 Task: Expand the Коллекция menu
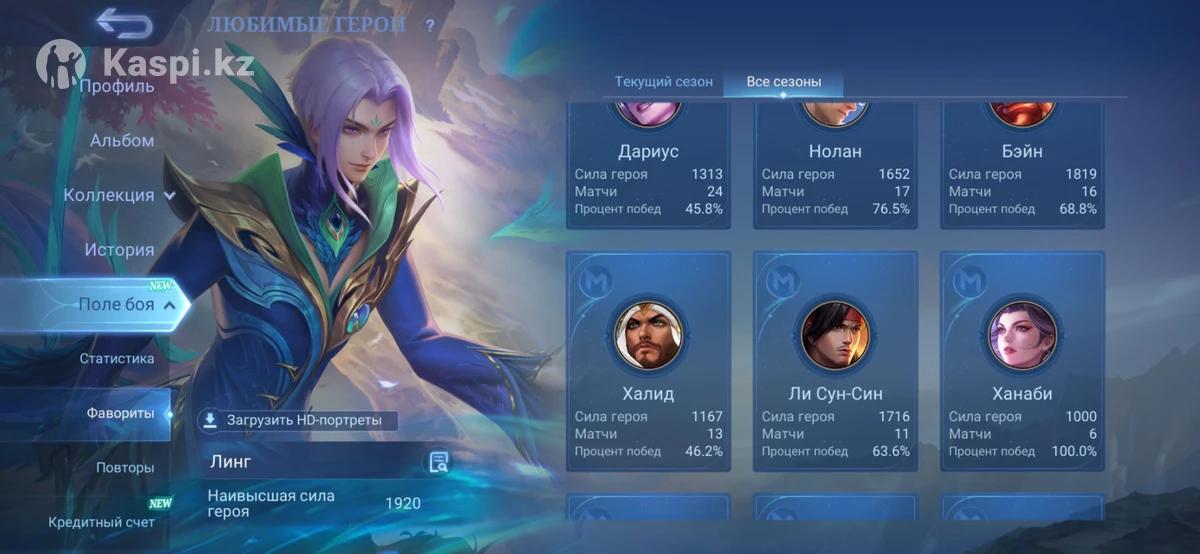click(119, 195)
